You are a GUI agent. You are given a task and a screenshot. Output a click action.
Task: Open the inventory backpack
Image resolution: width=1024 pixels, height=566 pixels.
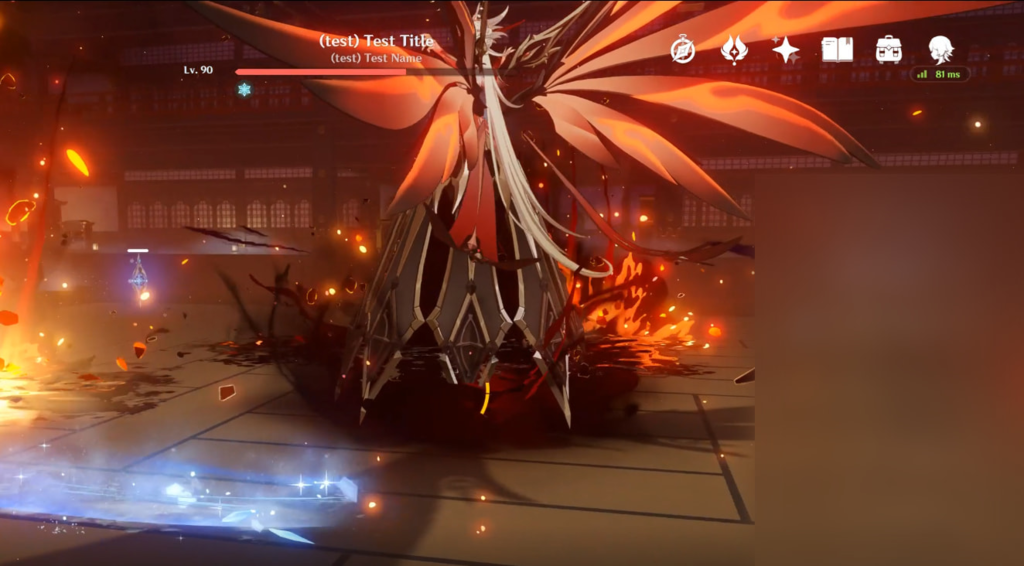889,50
